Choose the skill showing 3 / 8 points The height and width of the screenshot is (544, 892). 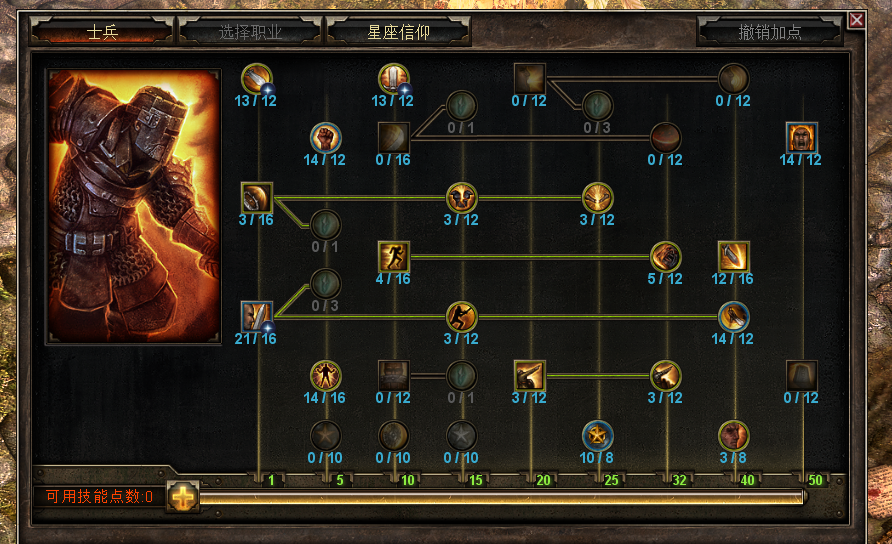pos(734,435)
